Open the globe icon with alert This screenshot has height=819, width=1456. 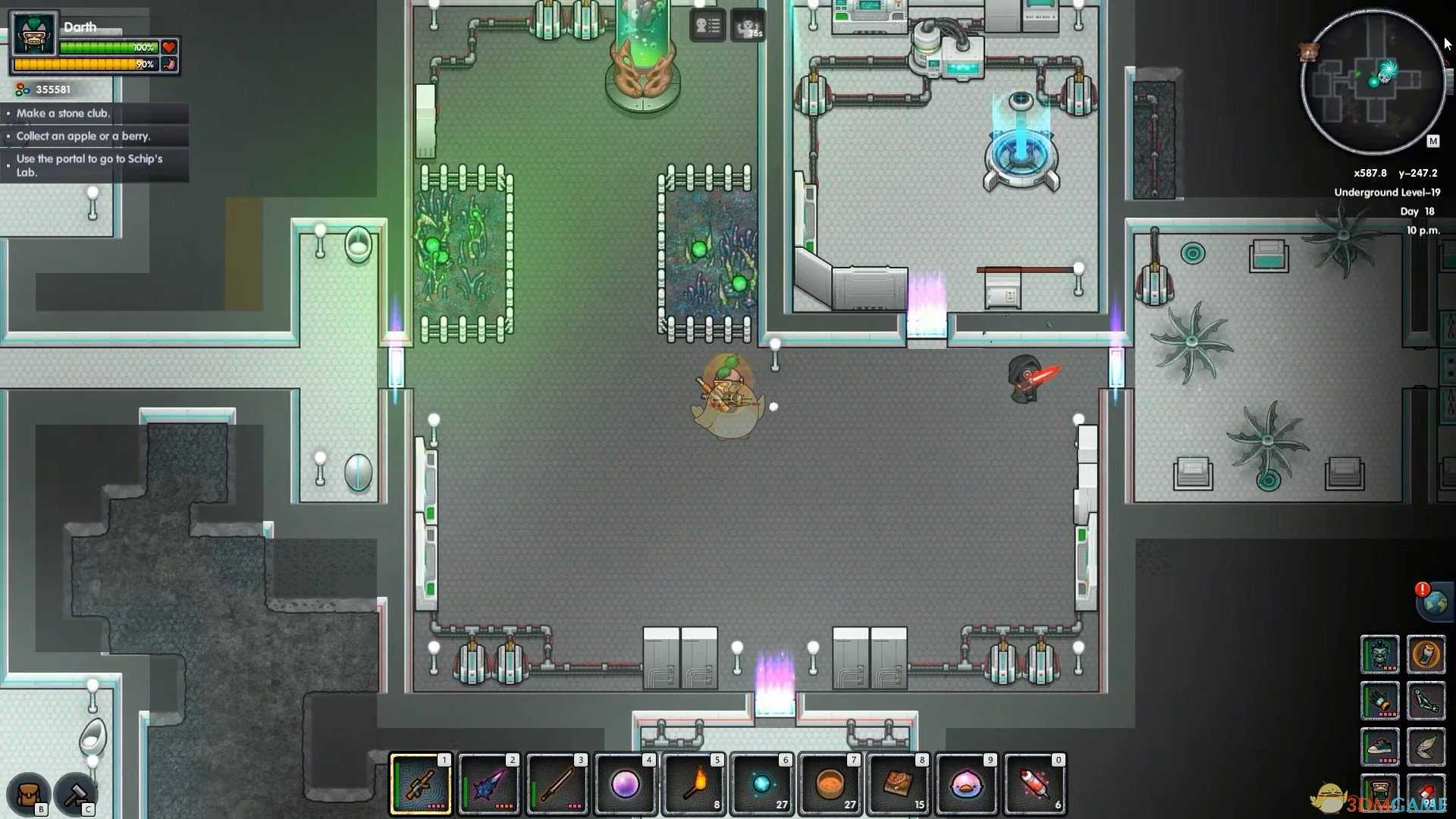tap(1435, 603)
